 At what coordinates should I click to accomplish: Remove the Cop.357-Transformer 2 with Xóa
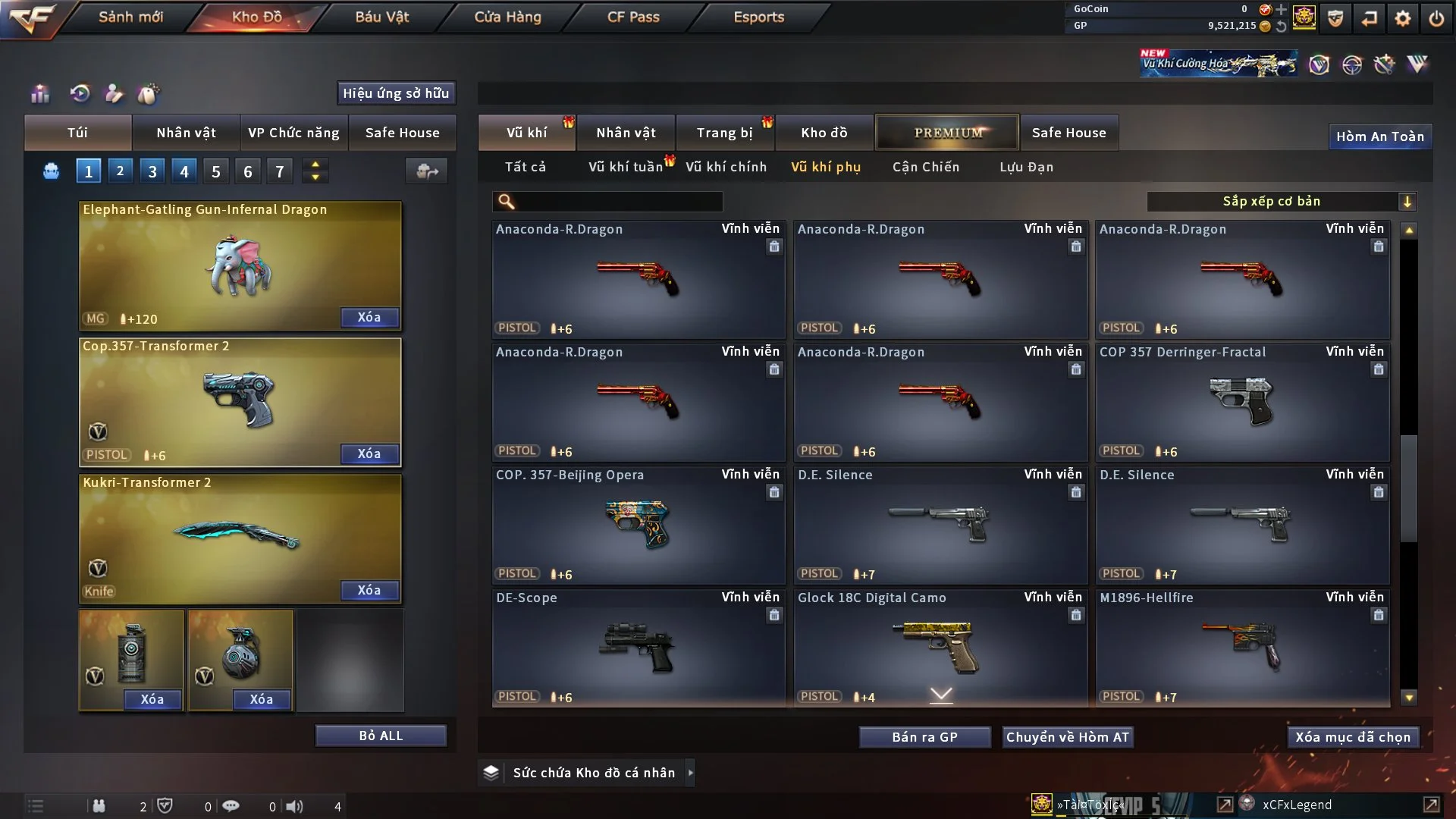pyautogui.click(x=369, y=453)
